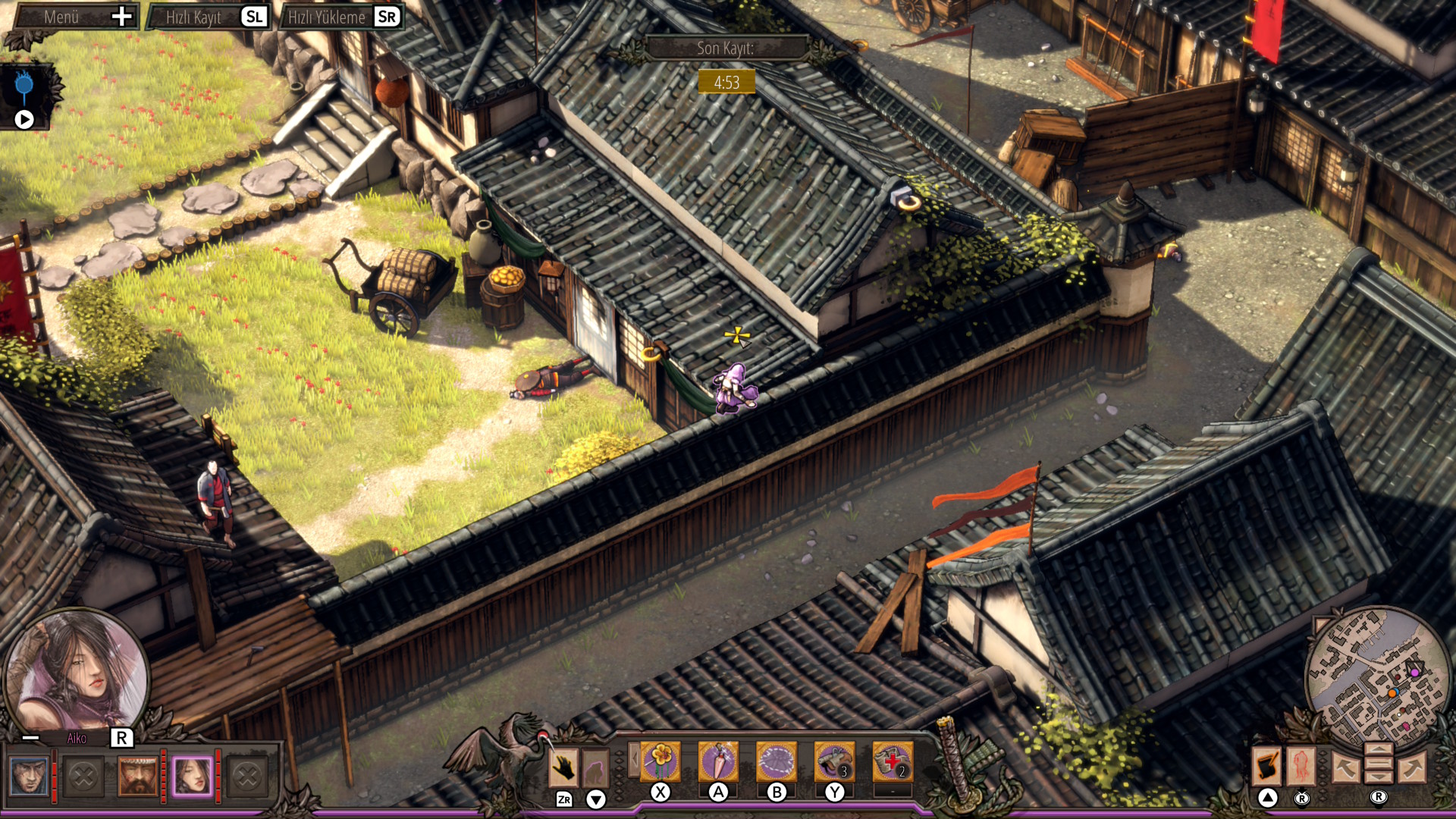Select the bearded samurai portrait
Viewport: 1456px width, 819px height.
click(x=137, y=776)
